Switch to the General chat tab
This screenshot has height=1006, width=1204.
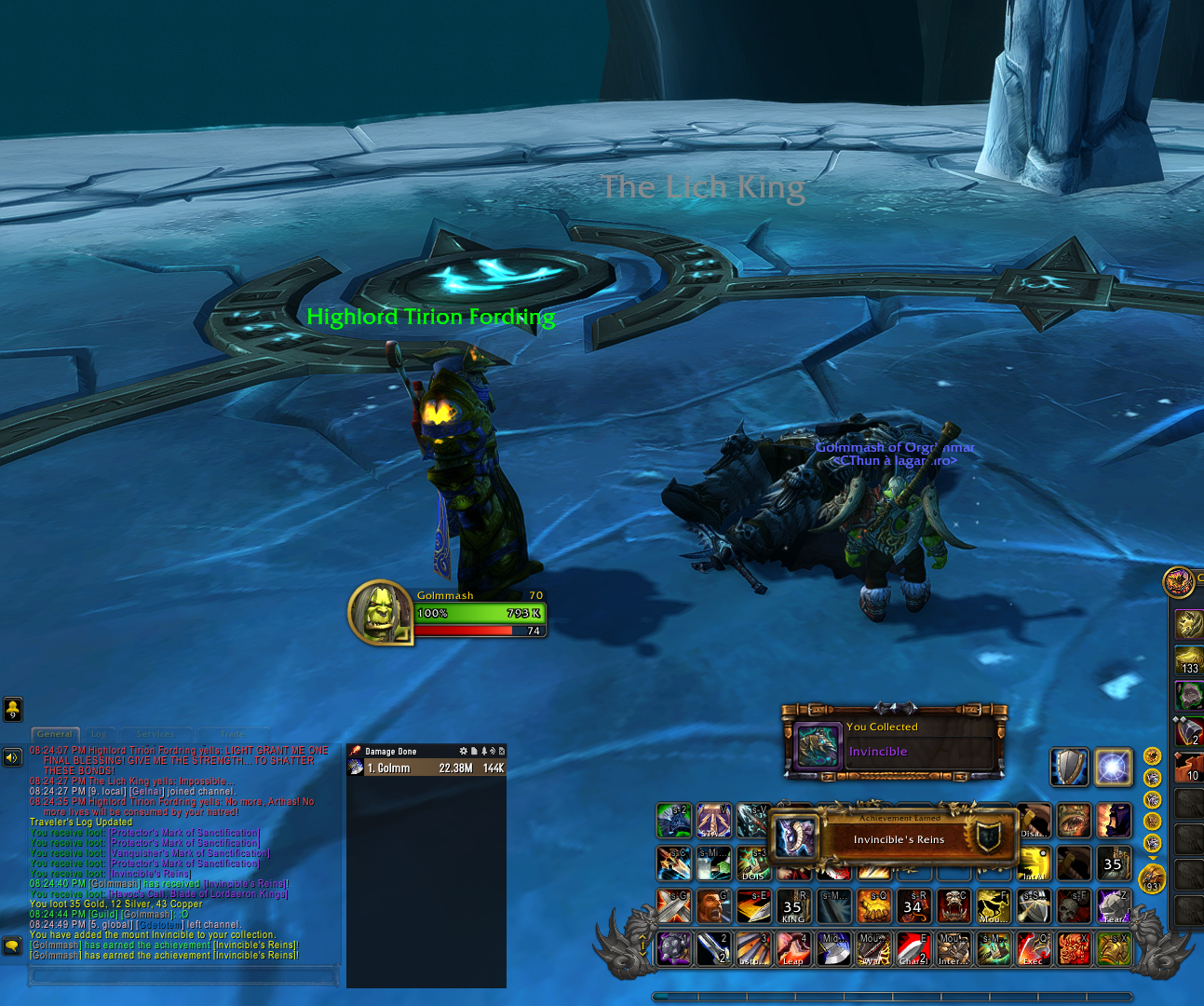tap(55, 734)
